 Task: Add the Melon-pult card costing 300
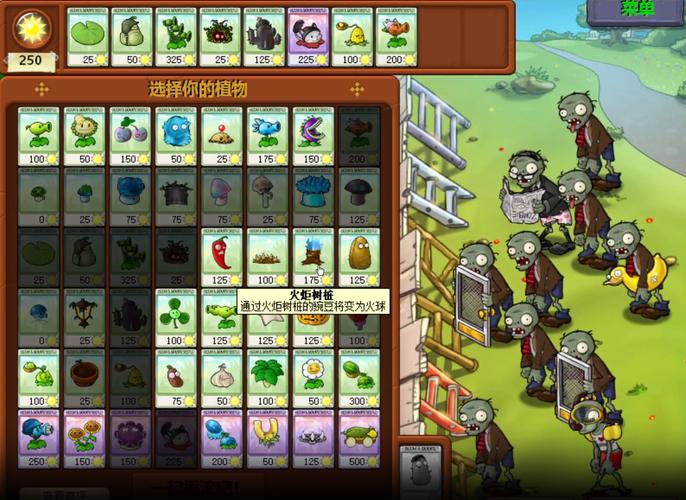(359, 377)
